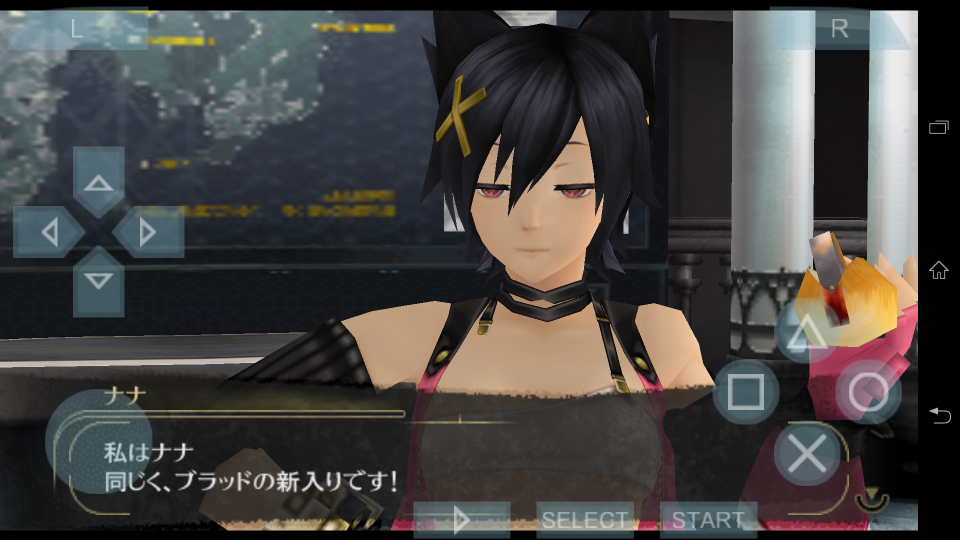Tap the square touch button
The image size is (960, 540).
tap(746, 392)
